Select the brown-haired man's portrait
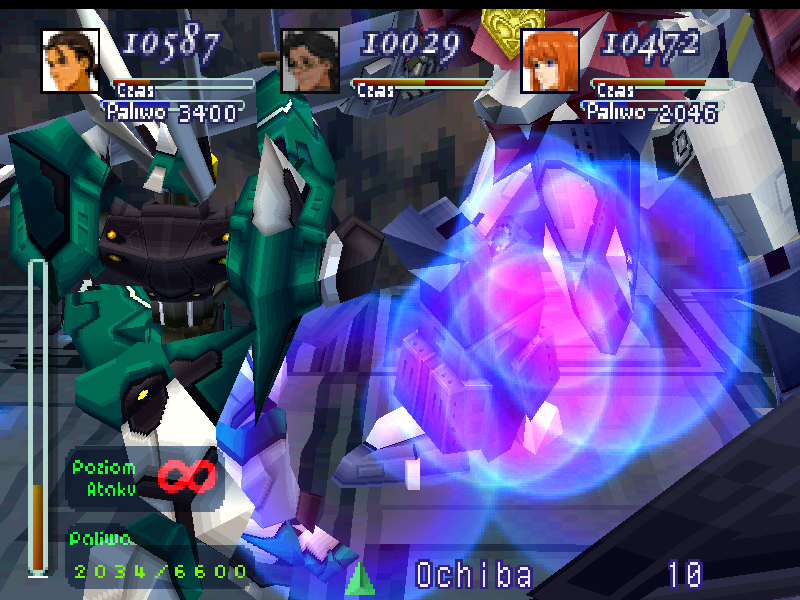 pos(70,61)
